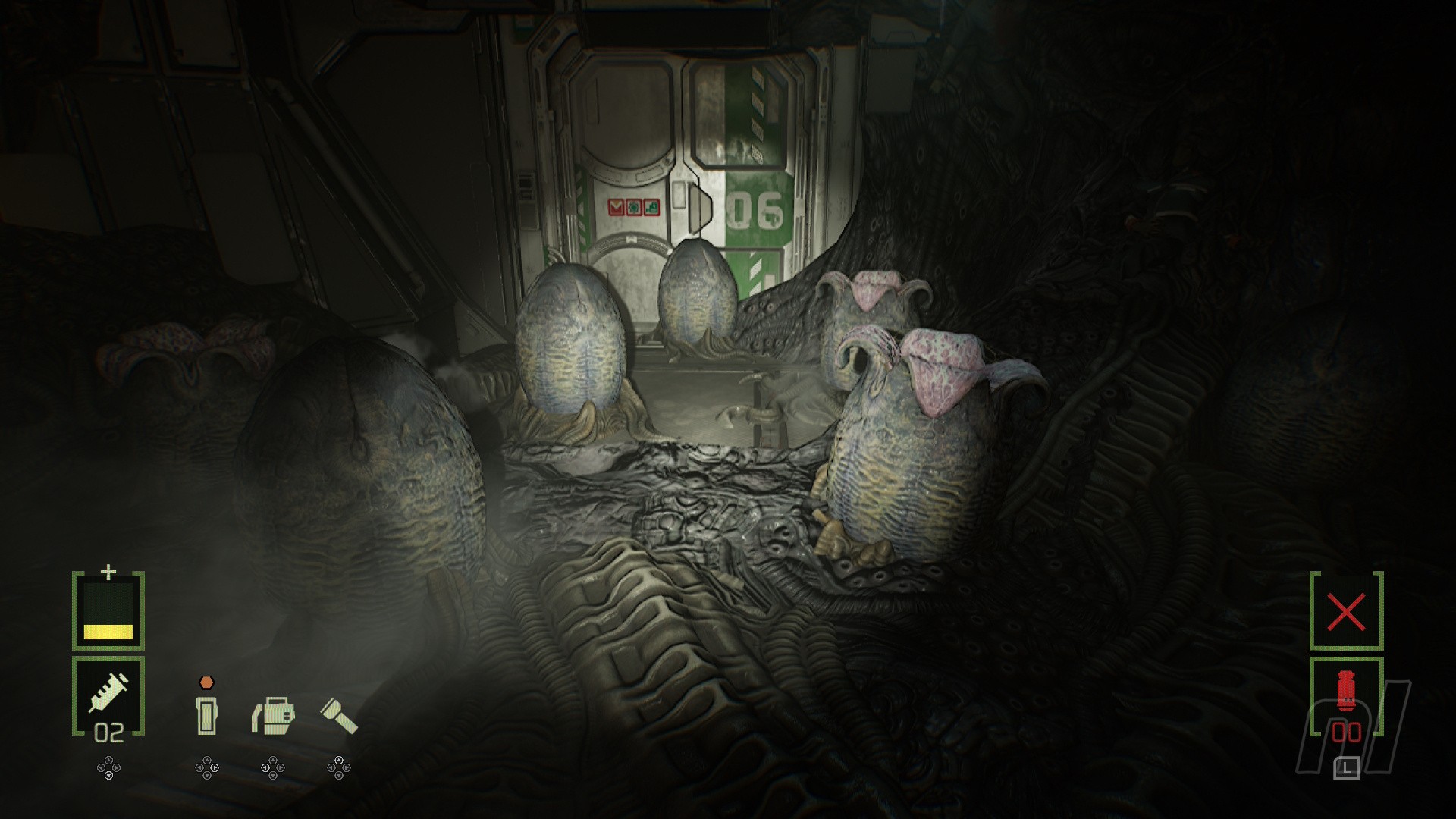Select the cutting torch tool icon
This screenshot has width=1456, height=819.
point(273,715)
